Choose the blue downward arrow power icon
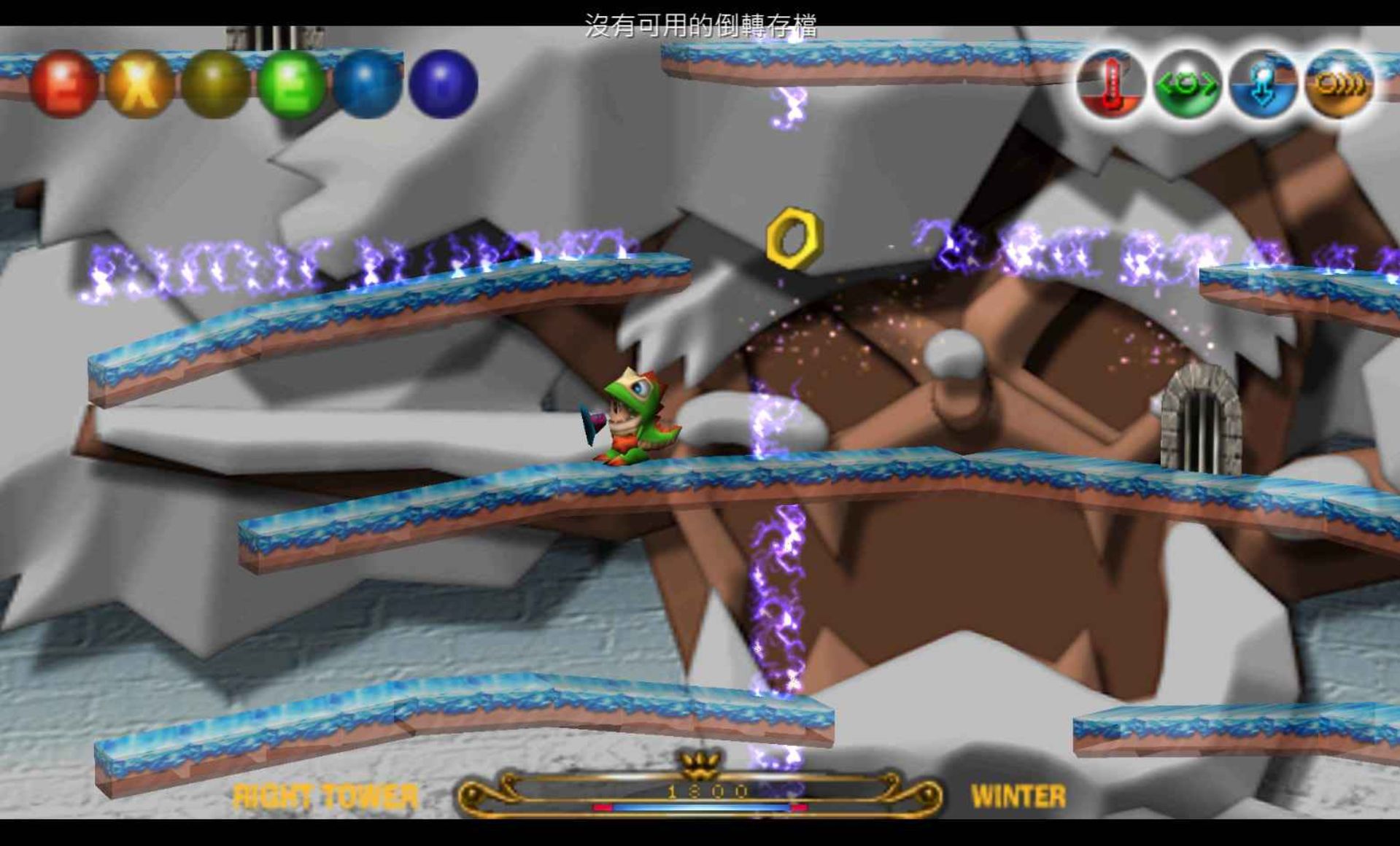This screenshot has height=846, width=1400. pos(1263,85)
